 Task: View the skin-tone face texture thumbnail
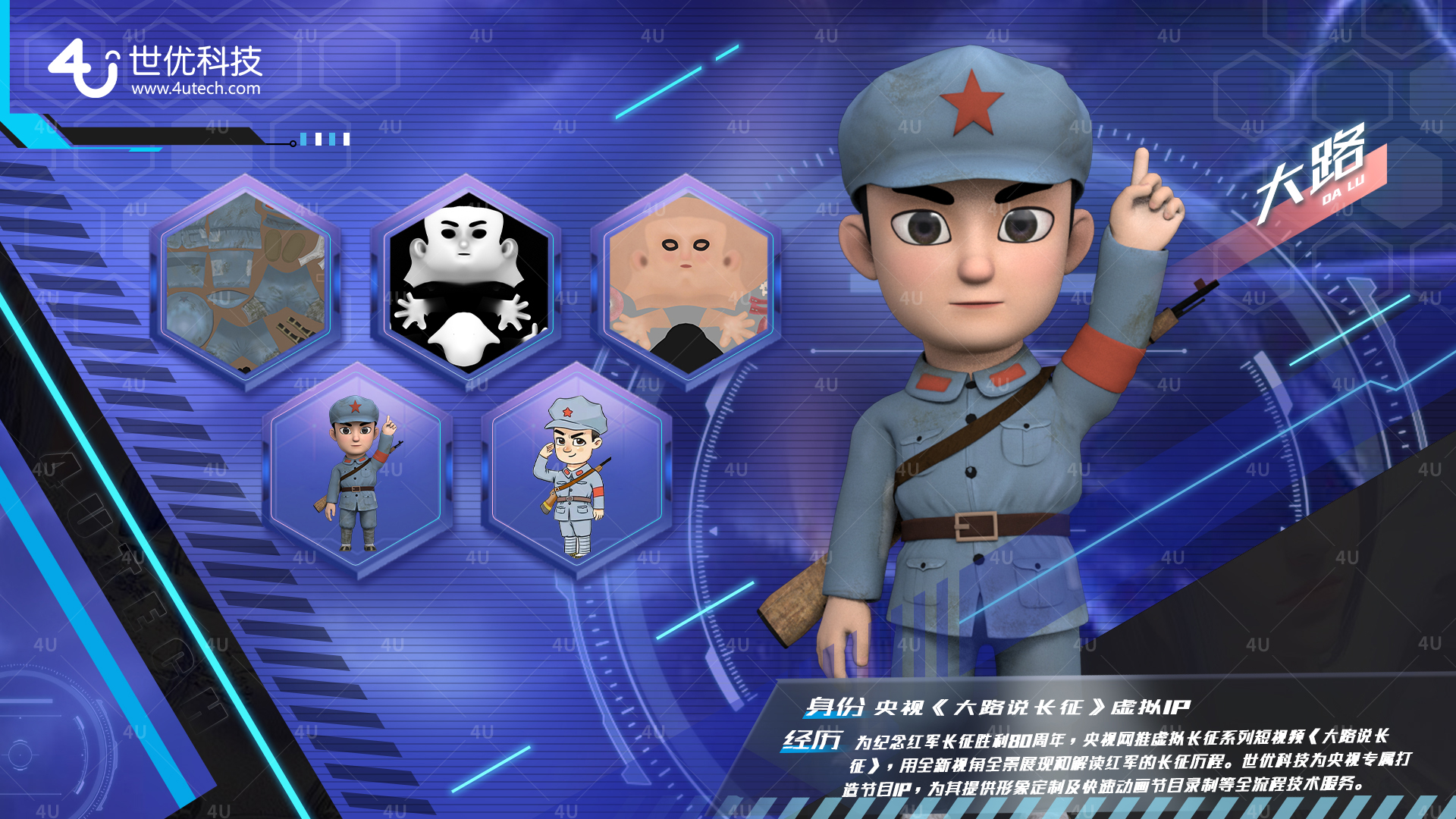pos(686,282)
